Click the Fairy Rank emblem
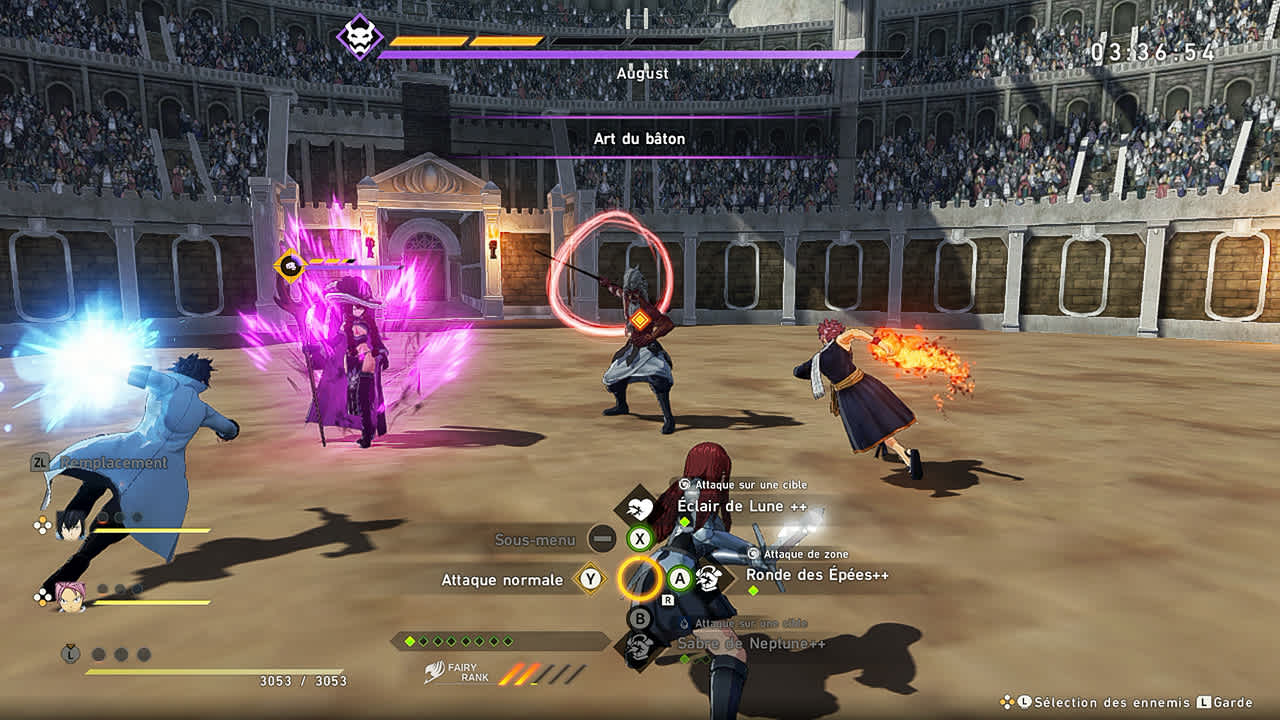This screenshot has width=1280, height=720. tap(434, 672)
